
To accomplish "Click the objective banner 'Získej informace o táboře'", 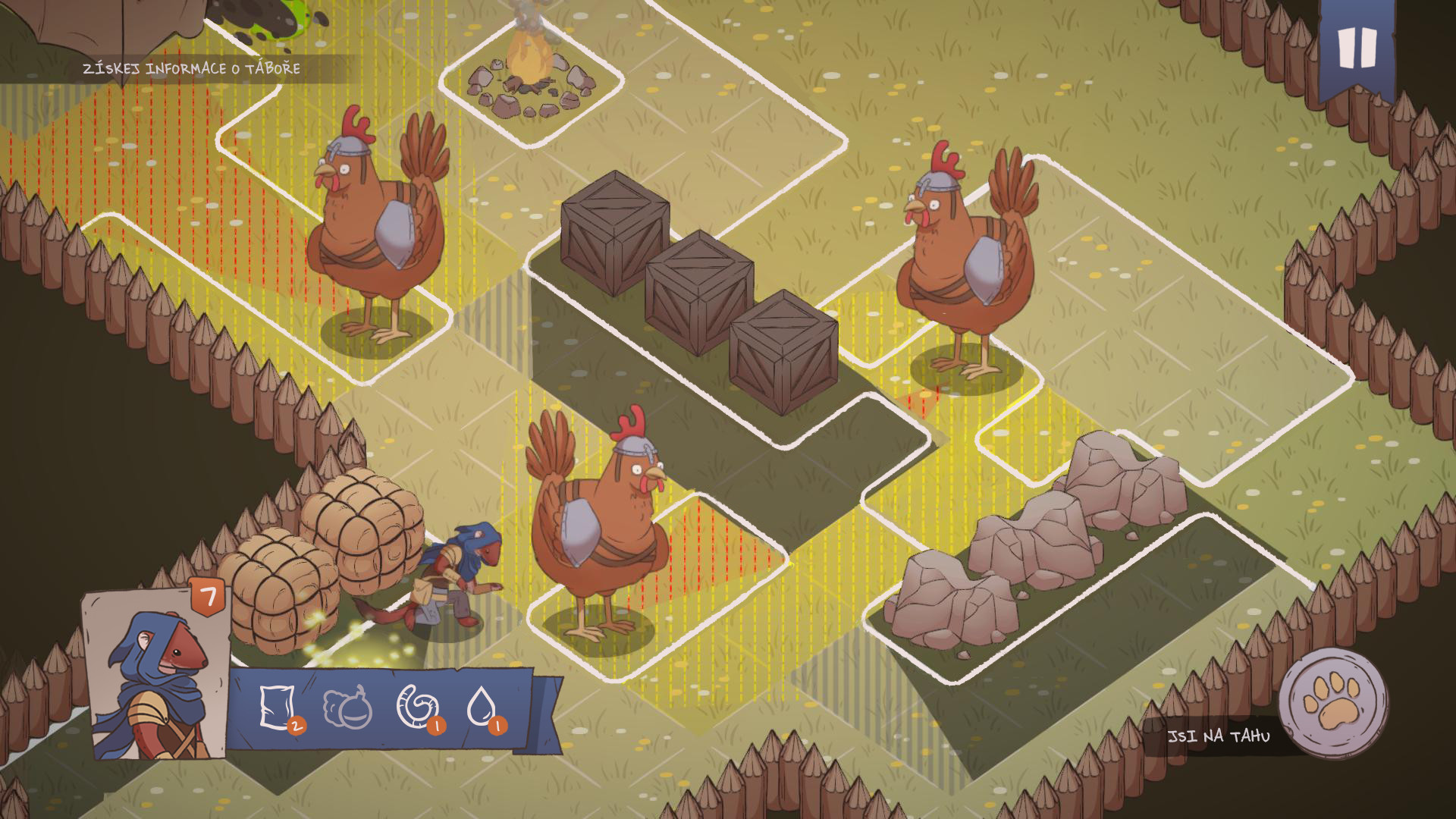I will point(192,67).
